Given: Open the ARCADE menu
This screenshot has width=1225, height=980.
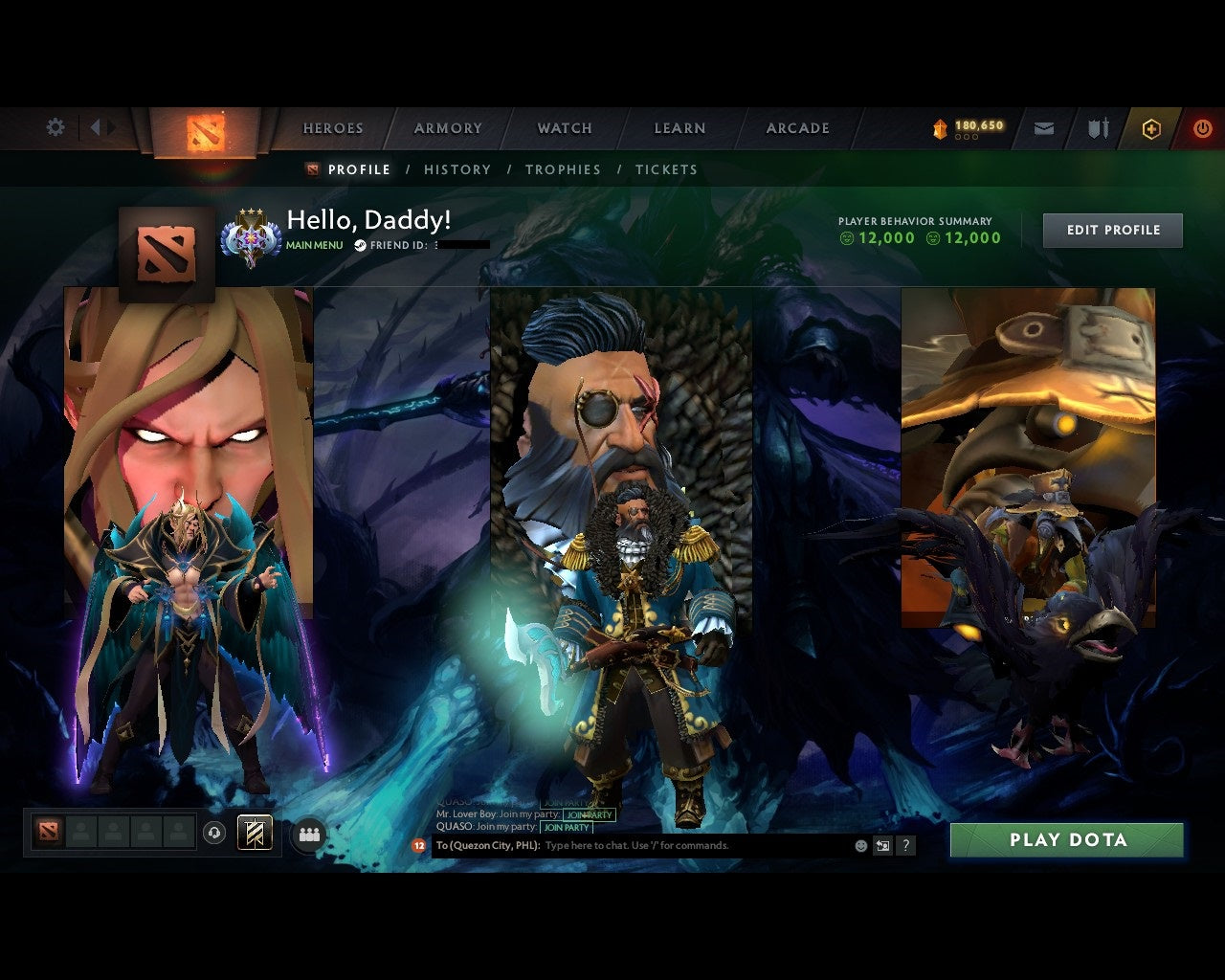Looking at the screenshot, I should click(797, 127).
